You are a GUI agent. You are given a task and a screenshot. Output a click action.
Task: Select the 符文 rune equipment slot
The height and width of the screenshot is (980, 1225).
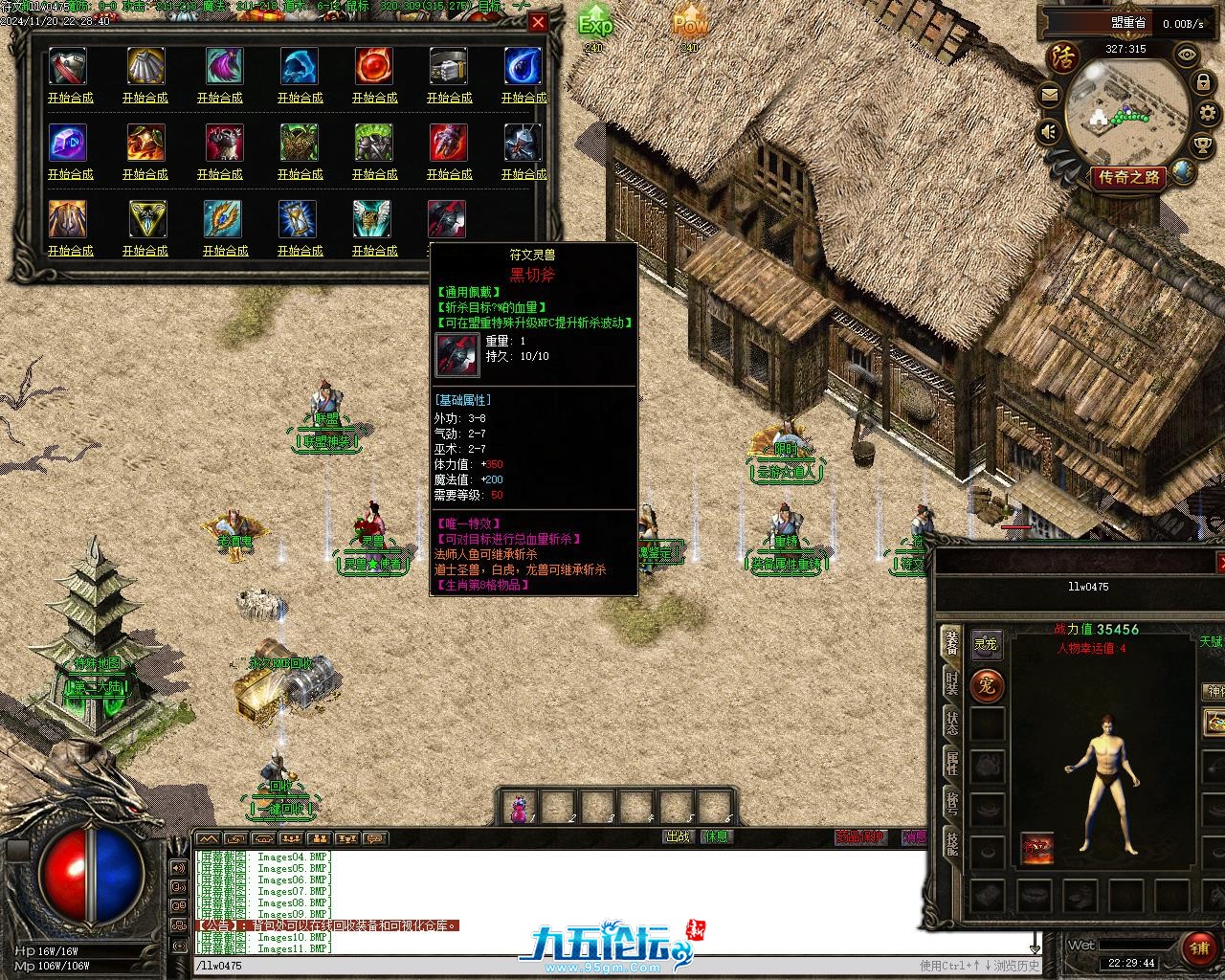pos(1036,848)
